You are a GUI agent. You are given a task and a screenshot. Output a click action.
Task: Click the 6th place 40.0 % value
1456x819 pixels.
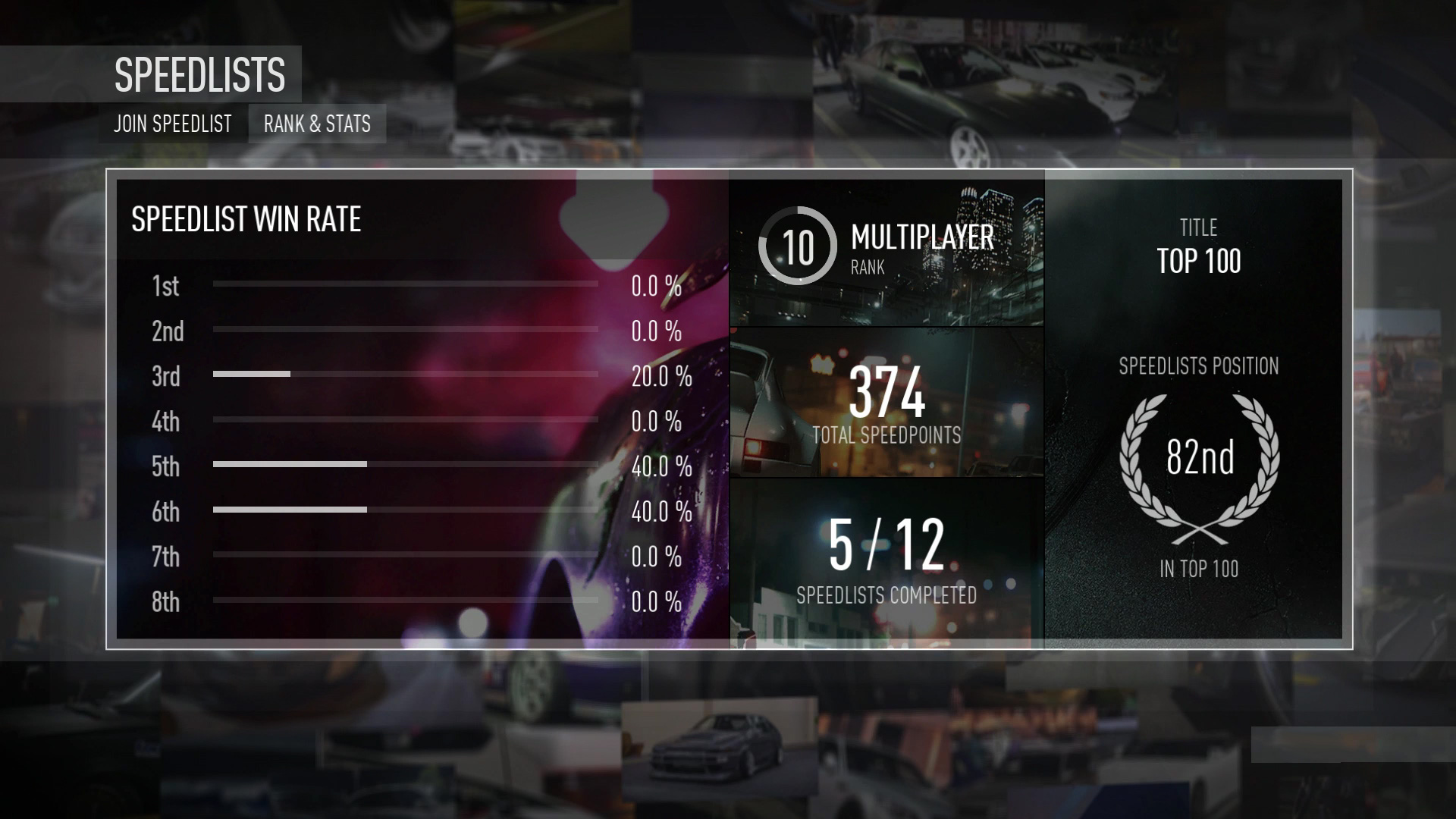(657, 512)
